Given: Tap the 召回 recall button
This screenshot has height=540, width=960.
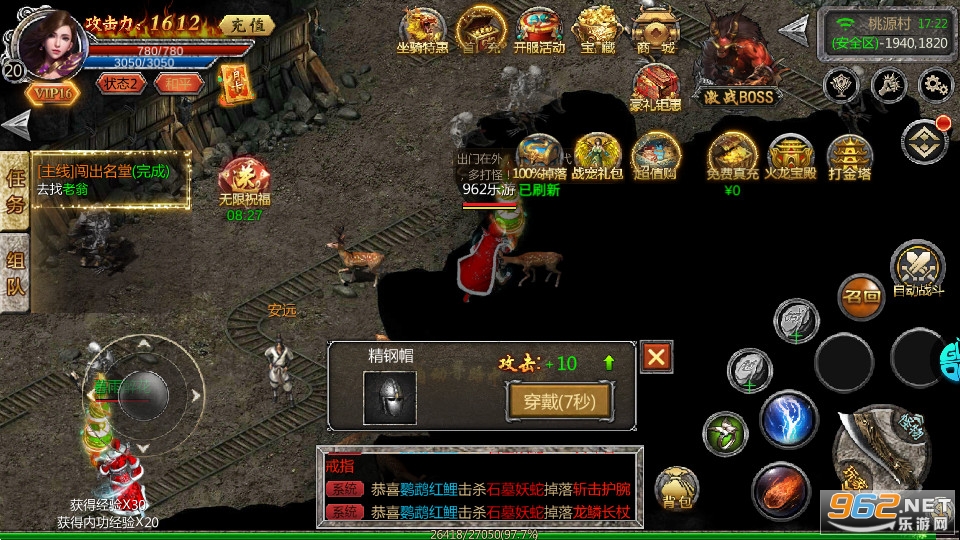Looking at the screenshot, I should [x=861, y=297].
